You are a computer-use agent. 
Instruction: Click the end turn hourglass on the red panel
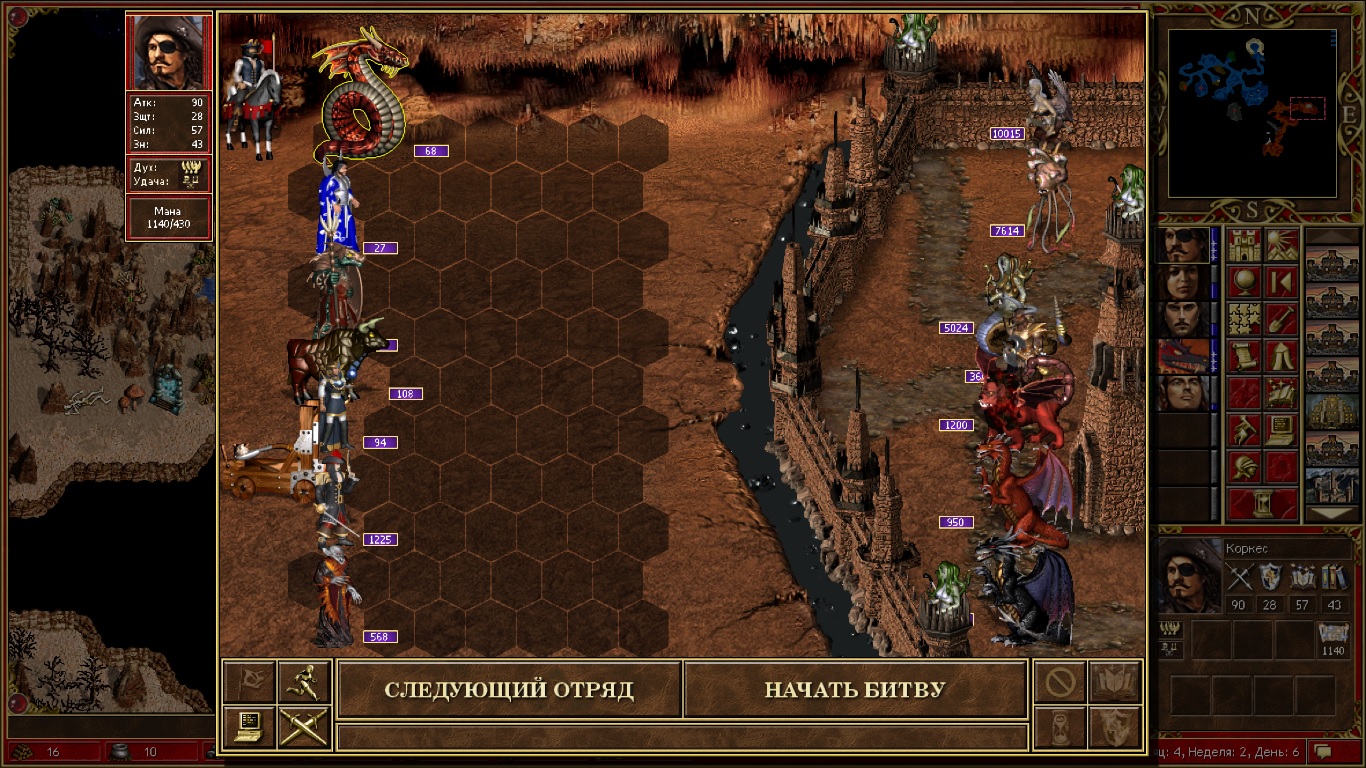1263,503
